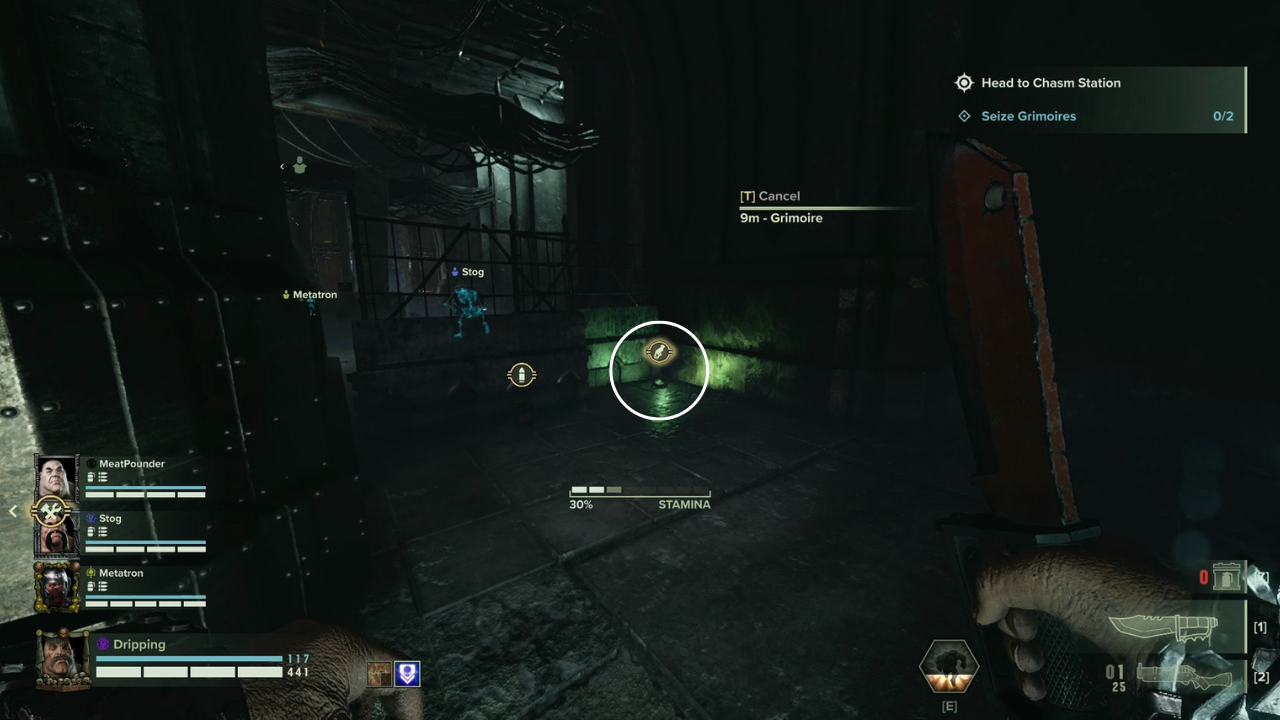Click the waypoint icon beside Head to Chasm Station
This screenshot has height=720, width=1280.
pyautogui.click(x=964, y=82)
